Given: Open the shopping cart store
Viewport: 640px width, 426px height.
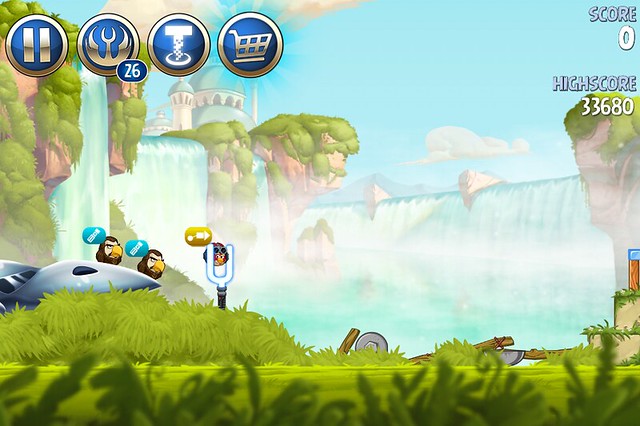Looking at the screenshot, I should pyautogui.click(x=250, y=45).
